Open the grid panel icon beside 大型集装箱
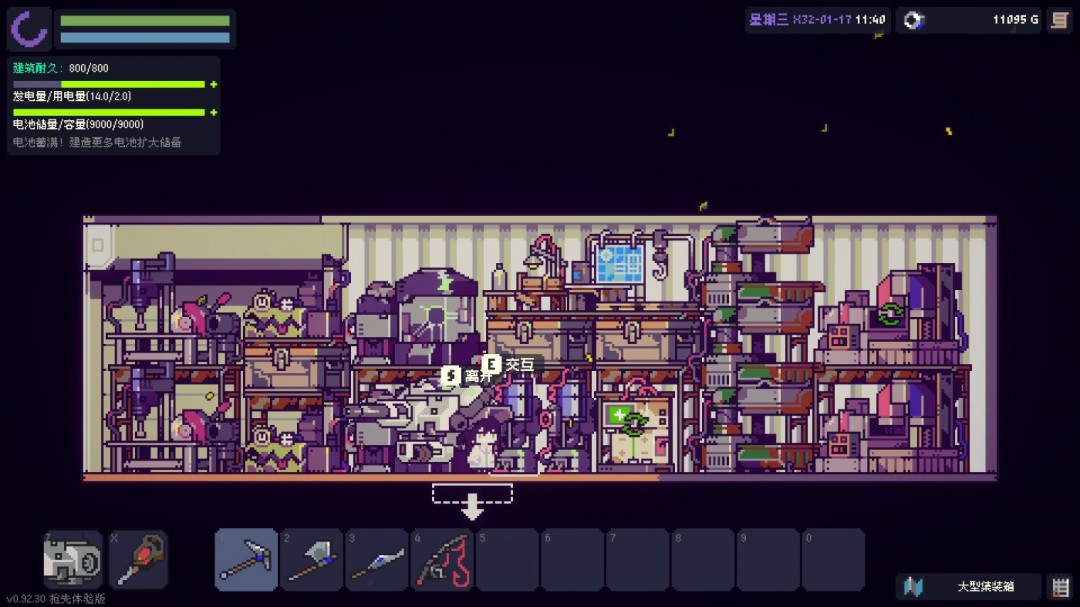The image size is (1080, 607). click(x=1059, y=587)
